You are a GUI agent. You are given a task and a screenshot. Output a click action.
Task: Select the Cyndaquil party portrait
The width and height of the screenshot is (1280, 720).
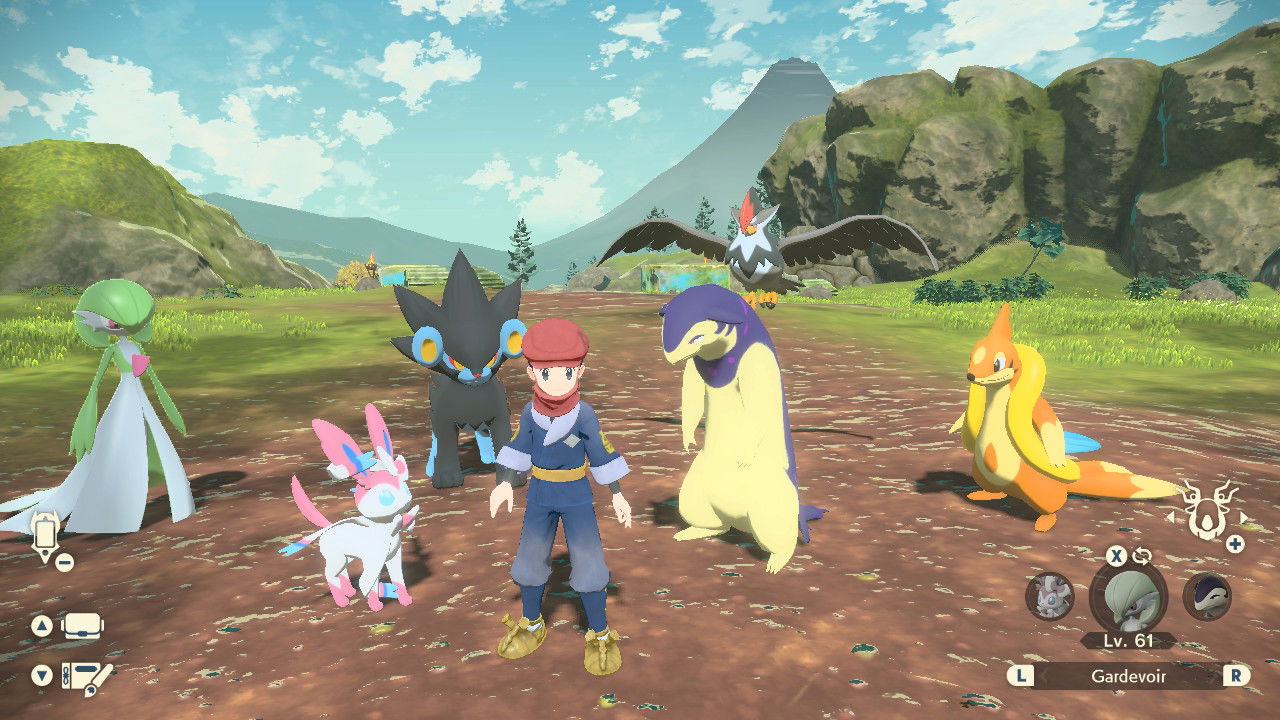point(1208,595)
